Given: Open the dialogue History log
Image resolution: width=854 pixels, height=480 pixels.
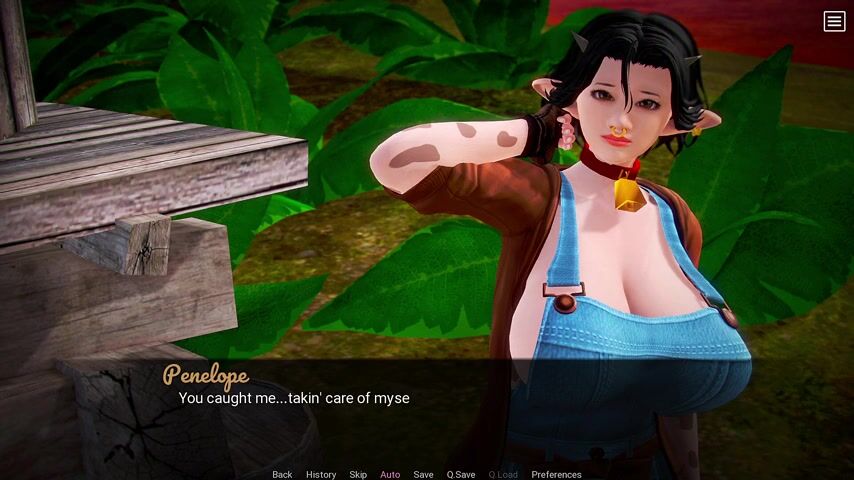Looking at the screenshot, I should coord(321,474).
